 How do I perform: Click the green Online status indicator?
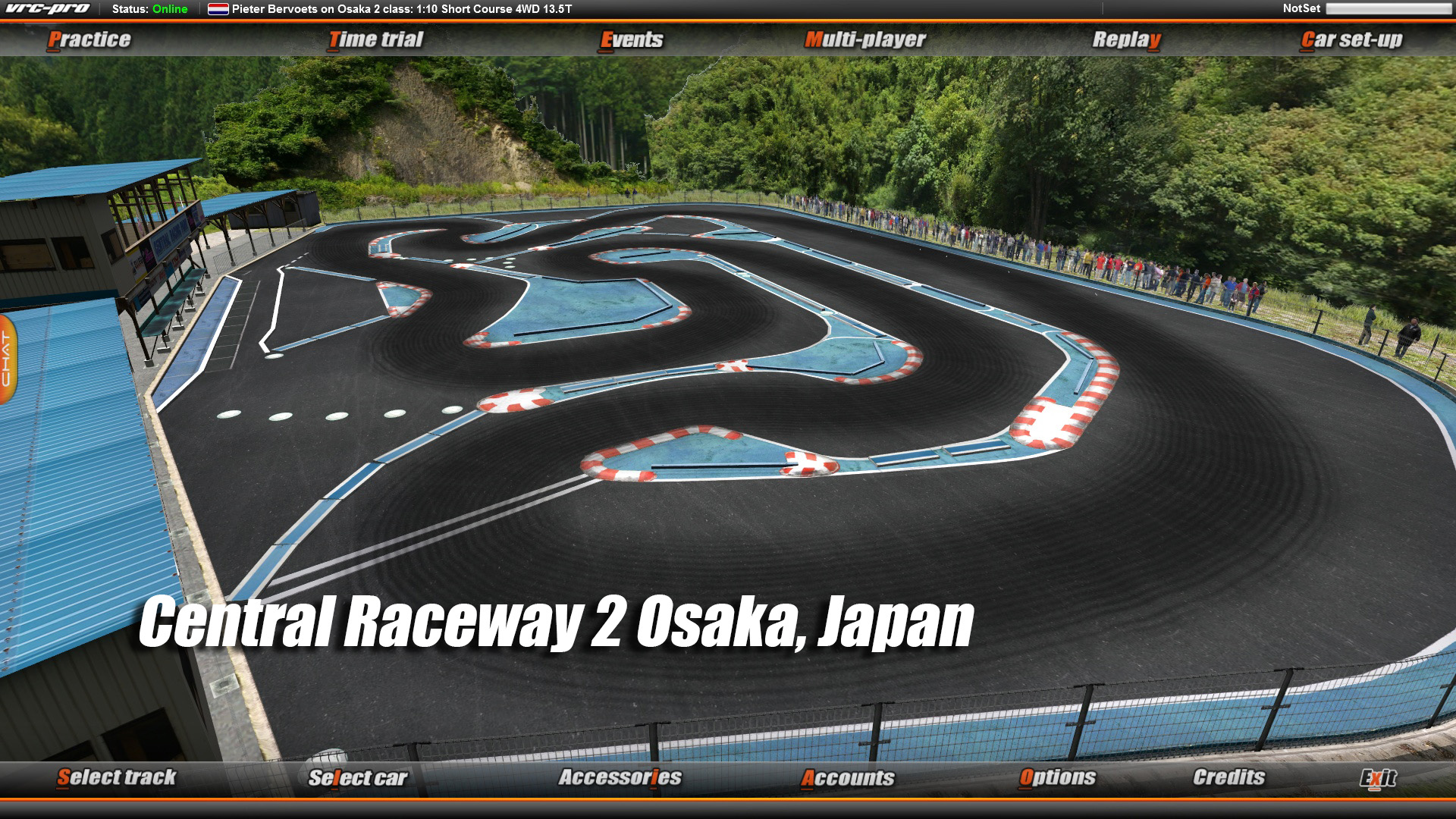click(x=168, y=10)
